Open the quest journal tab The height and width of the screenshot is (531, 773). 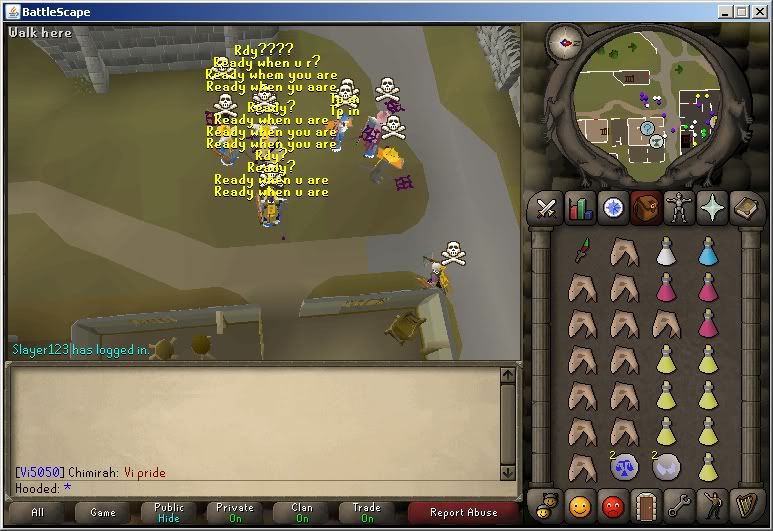click(x=613, y=208)
